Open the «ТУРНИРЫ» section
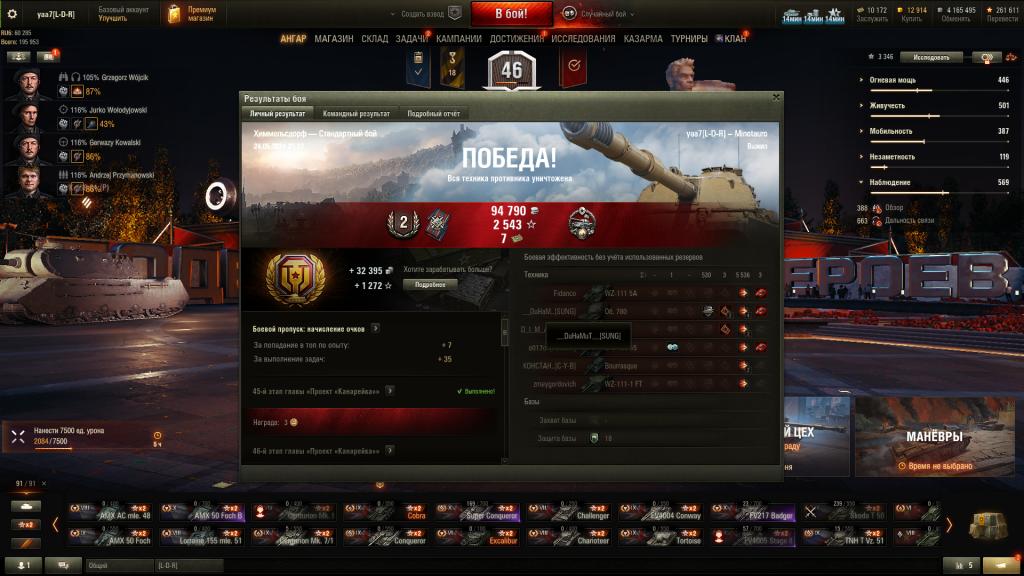The image size is (1024, 576). click(x=689, y=39)
